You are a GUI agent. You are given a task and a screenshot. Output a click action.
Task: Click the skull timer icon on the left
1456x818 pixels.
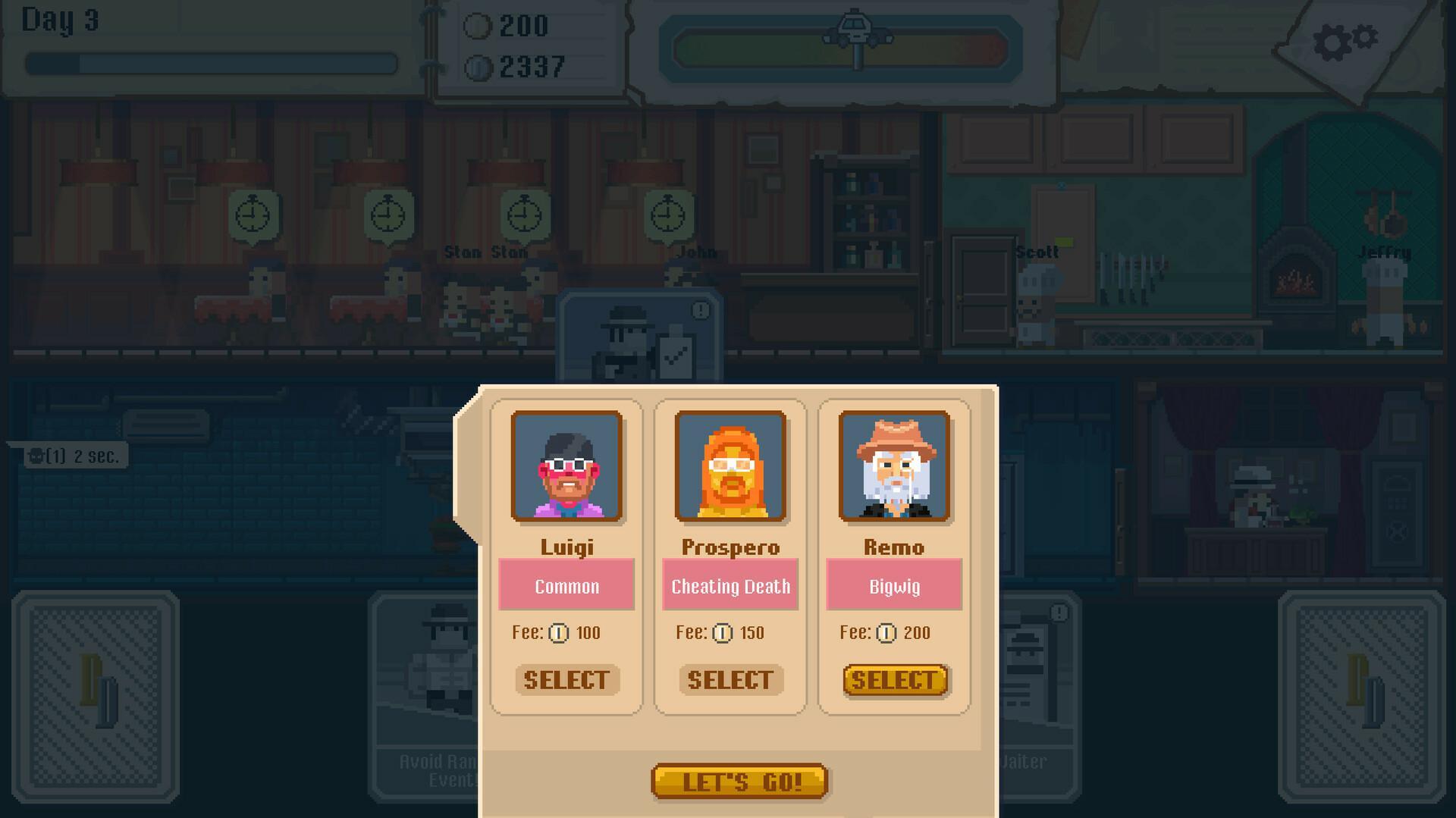pos(36,456)
